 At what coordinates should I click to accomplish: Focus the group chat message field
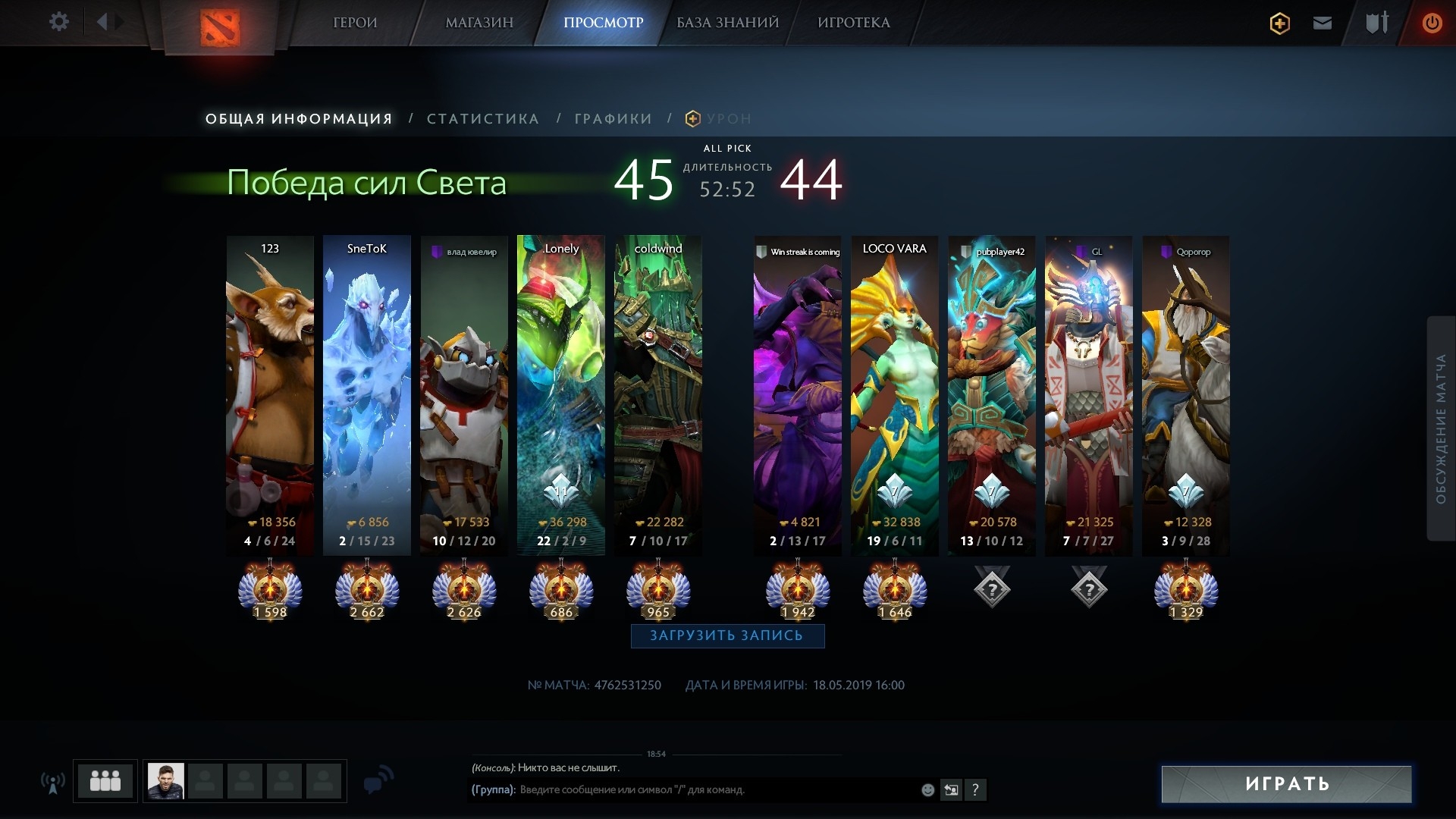[713, 790]
